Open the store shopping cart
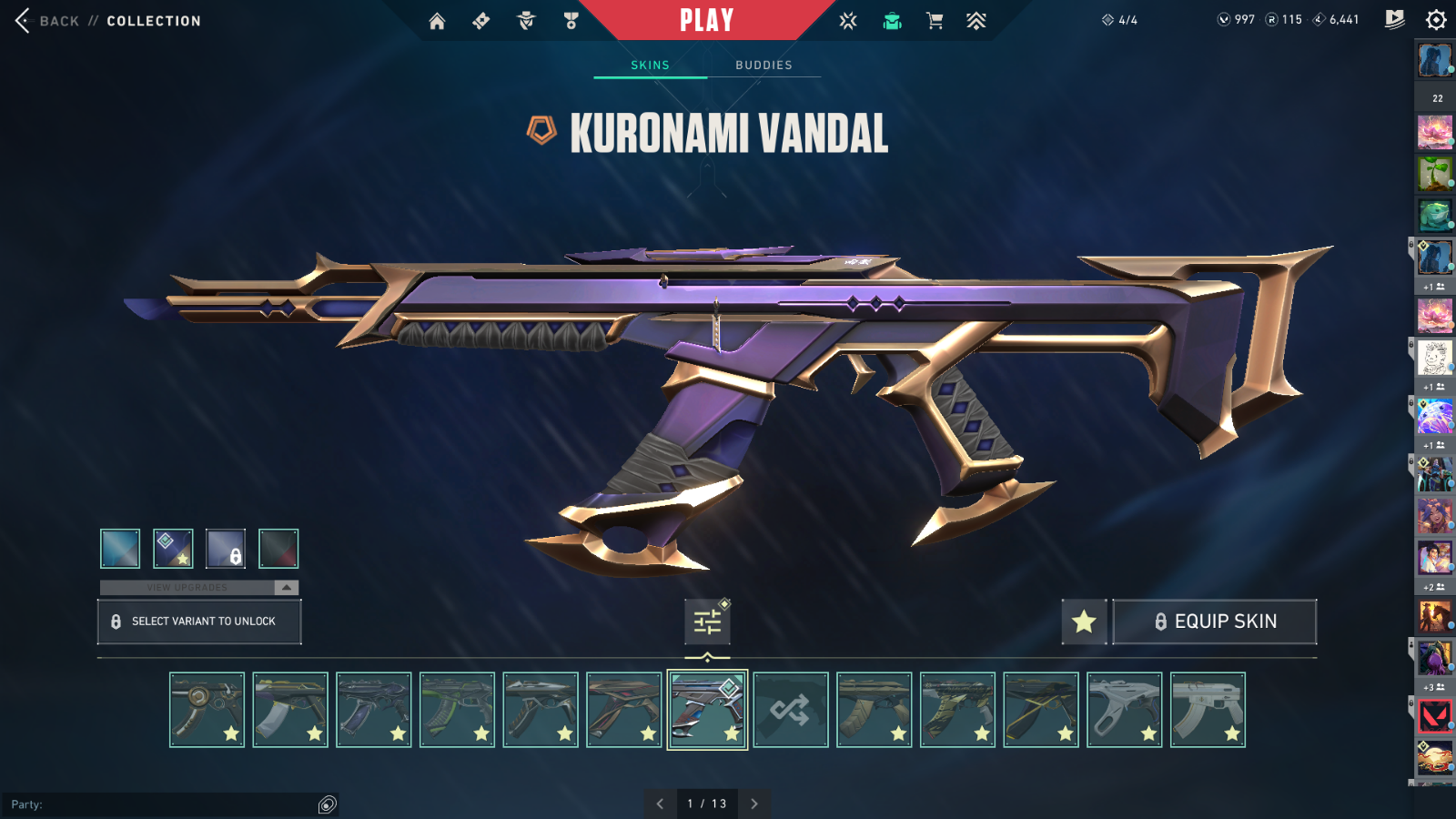This screenshot has height=819, width=1456. tap(935, 21)
